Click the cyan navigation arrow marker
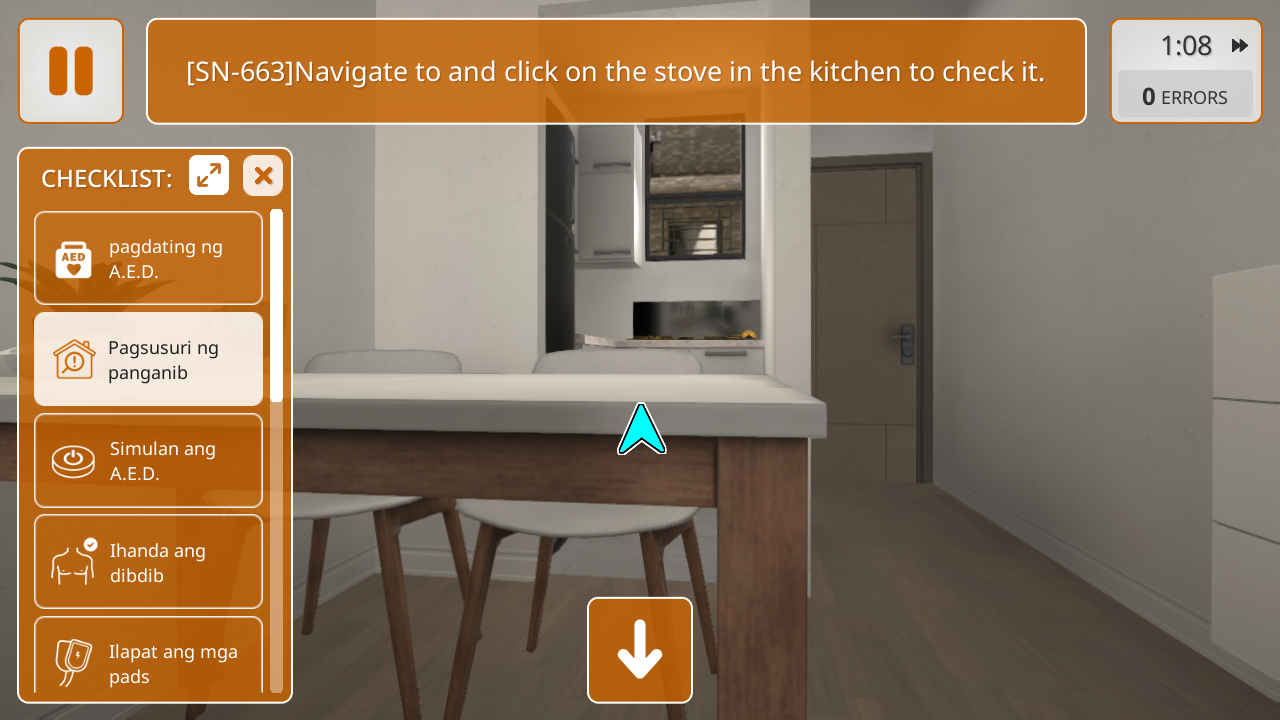 [x=641, y=430]
